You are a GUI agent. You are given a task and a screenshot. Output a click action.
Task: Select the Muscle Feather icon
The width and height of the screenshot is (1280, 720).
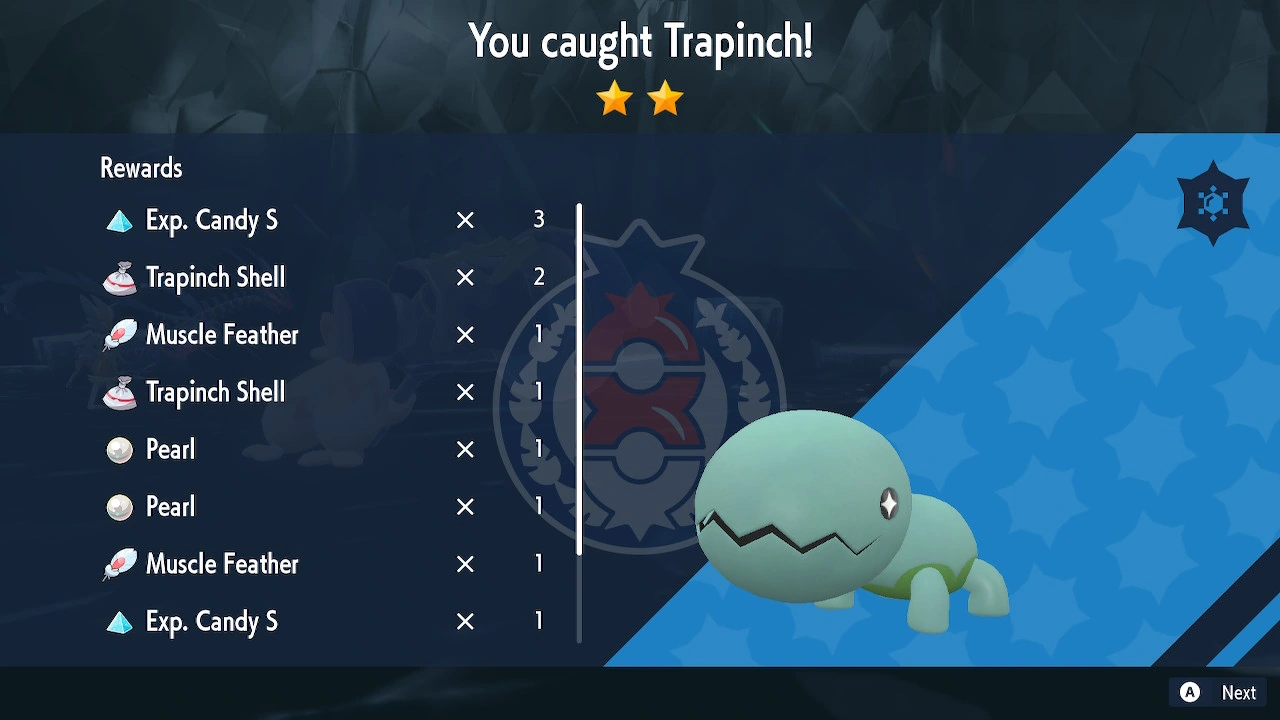(120, 334)
